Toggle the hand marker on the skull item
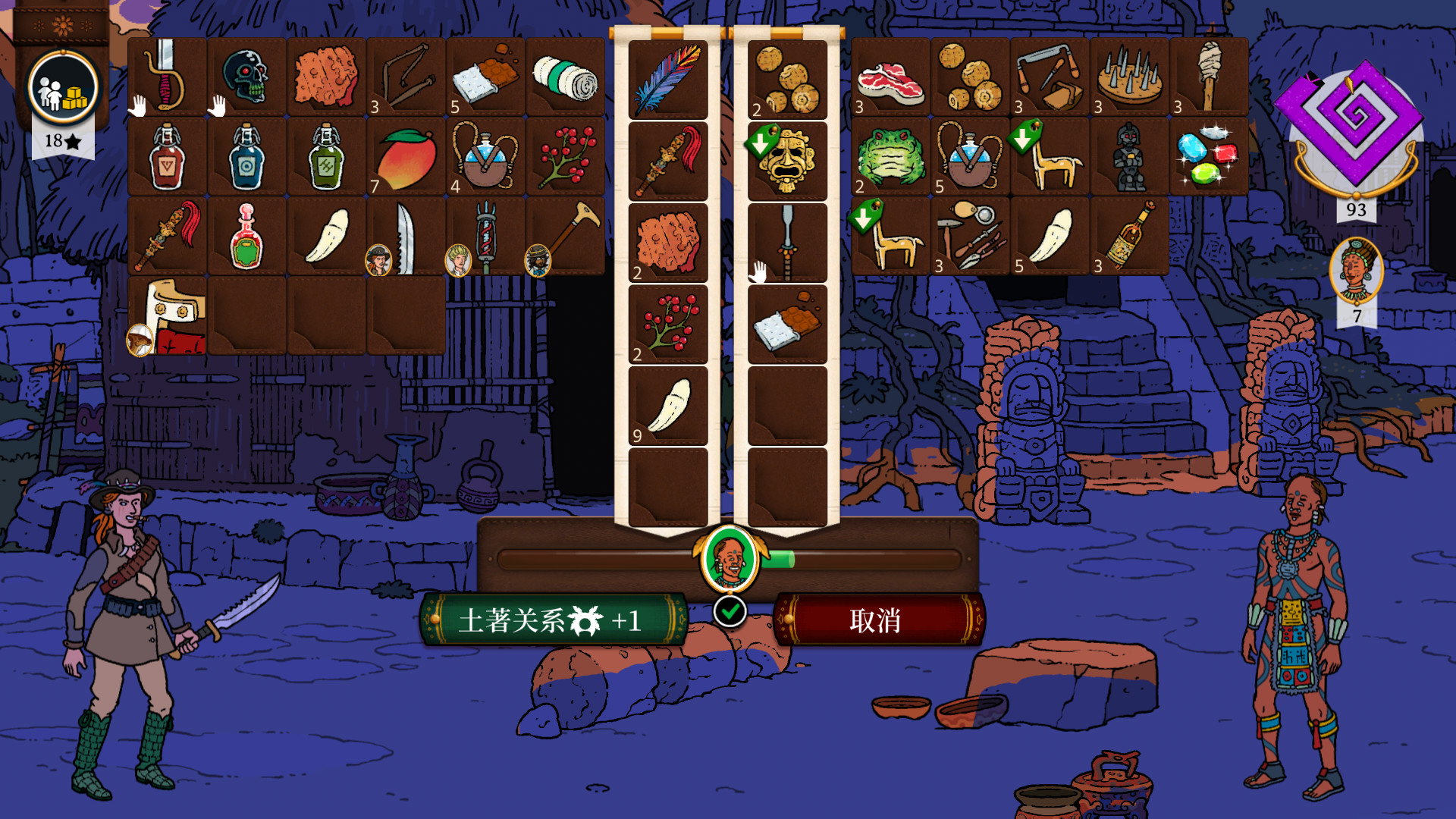Image resolution: width=1456 pixels, height=819 pixels. pyautogui.click(x=216, y=108)
